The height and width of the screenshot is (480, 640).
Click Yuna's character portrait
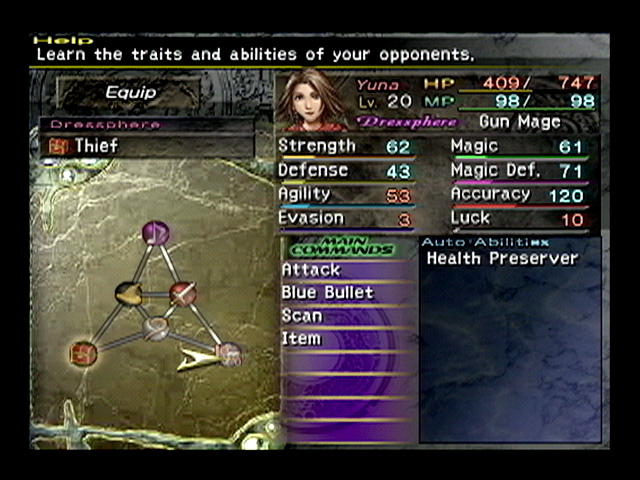click(x=314, y=101)
